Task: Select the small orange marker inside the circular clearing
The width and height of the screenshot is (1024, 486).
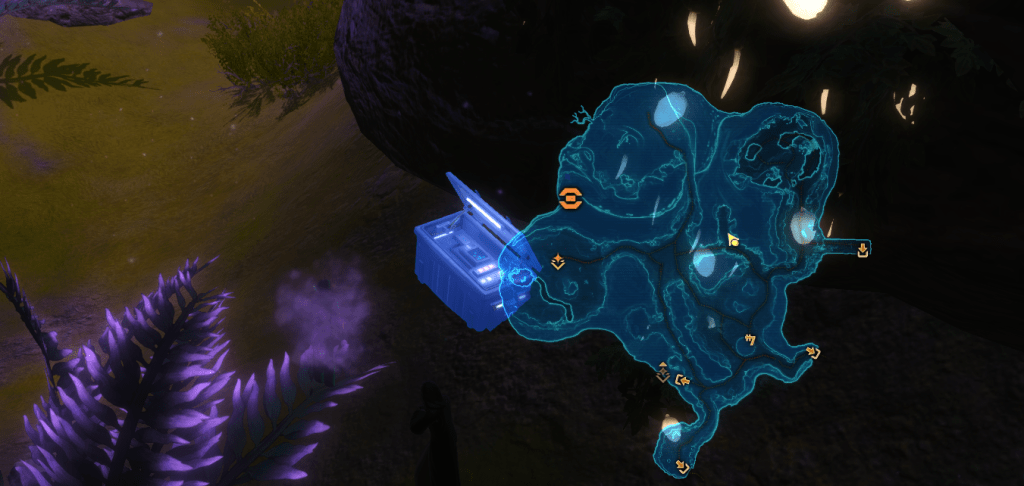Action: pyautogui.click(x=748, y=340)
